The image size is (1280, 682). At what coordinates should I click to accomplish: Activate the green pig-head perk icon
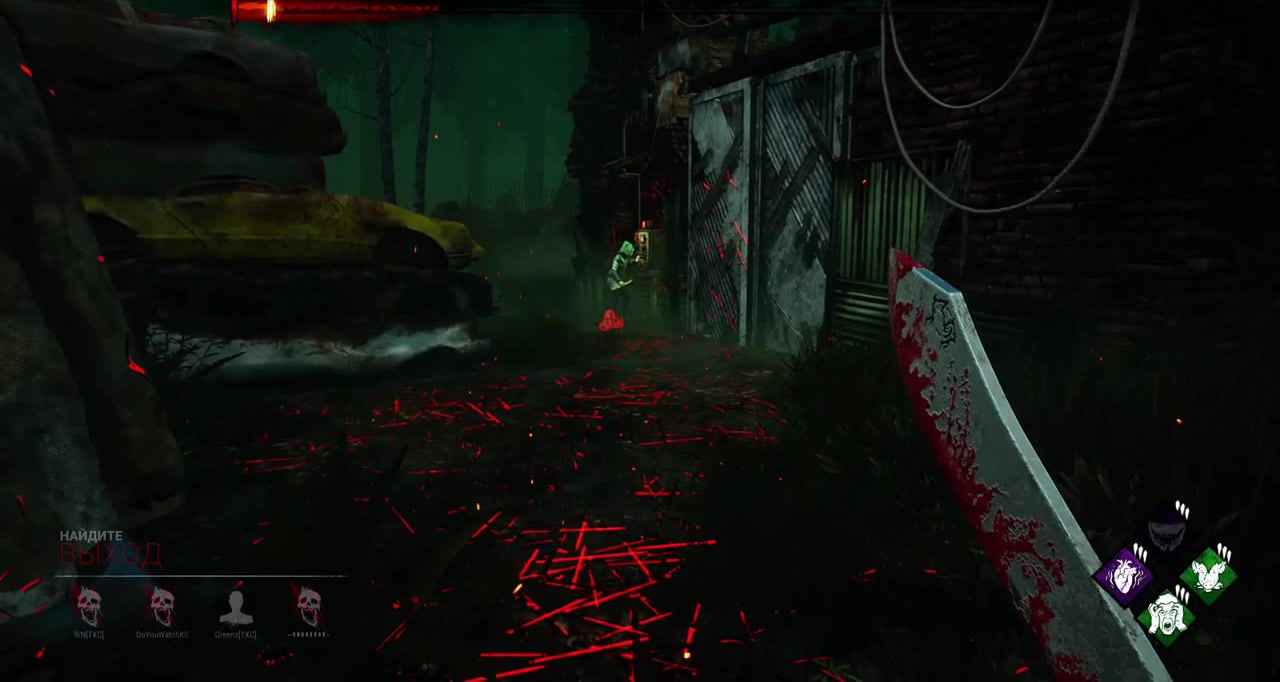tap(1208, 574)
